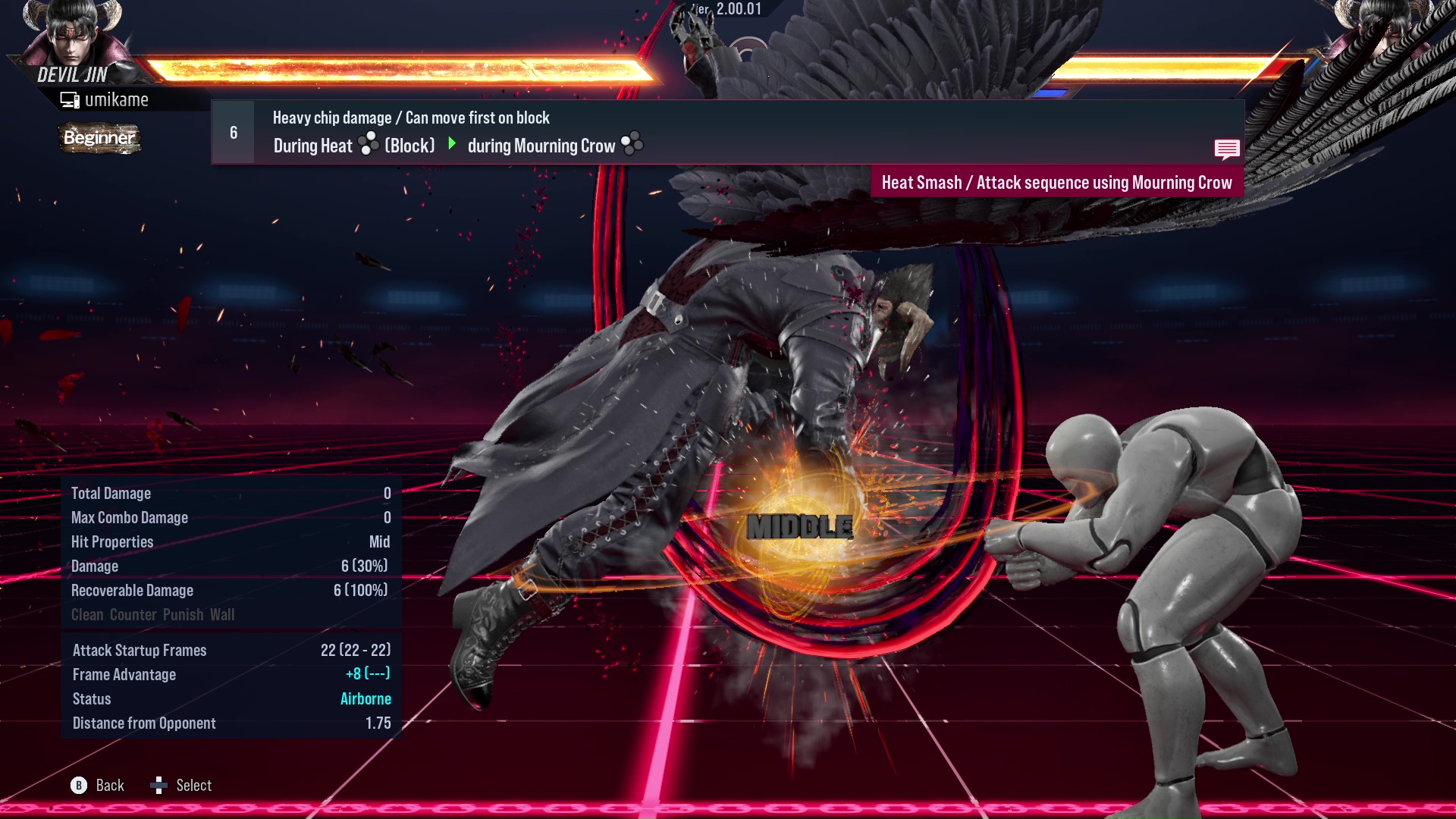
Task: Click the step number 6 box
Action: (232, 131)
